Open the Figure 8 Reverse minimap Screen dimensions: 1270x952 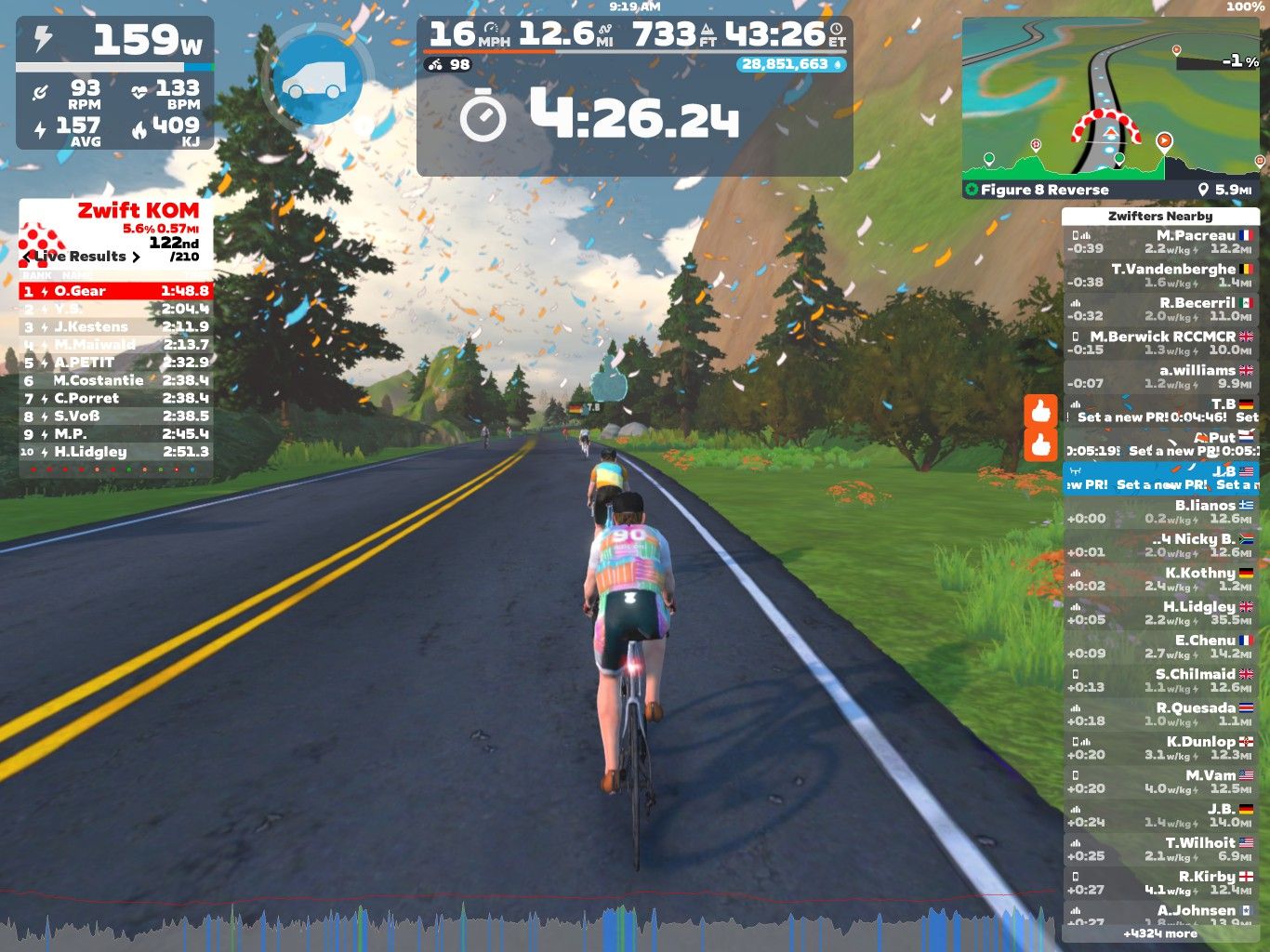point(1112,98)
